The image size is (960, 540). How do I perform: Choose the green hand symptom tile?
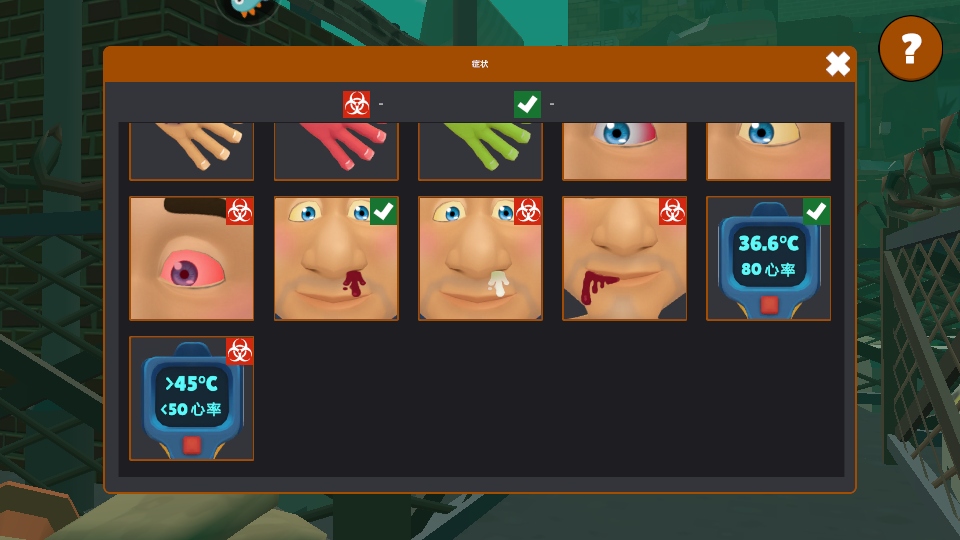click(480, 150)
